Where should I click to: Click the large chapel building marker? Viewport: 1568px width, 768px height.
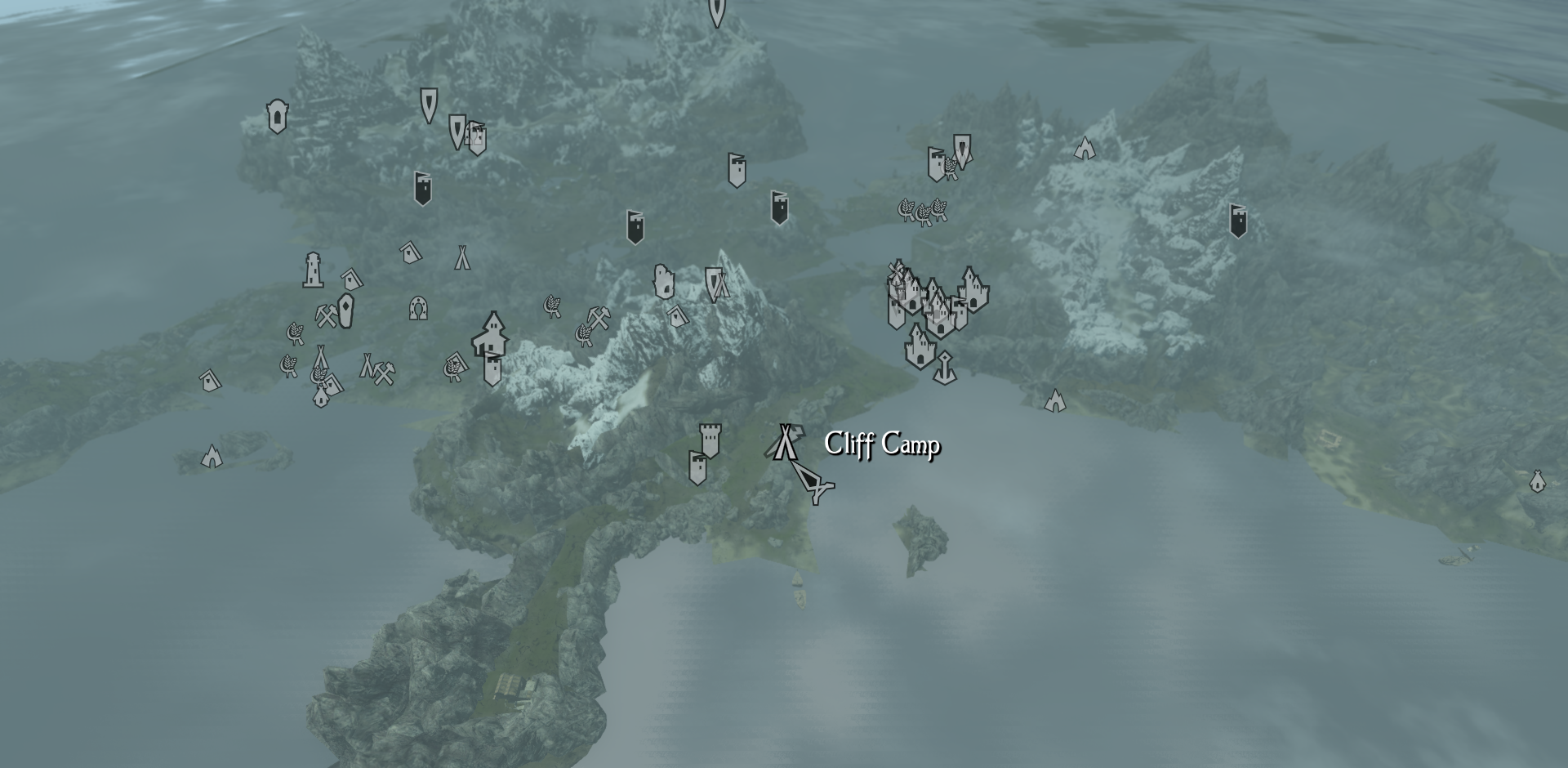pos(491,333)
